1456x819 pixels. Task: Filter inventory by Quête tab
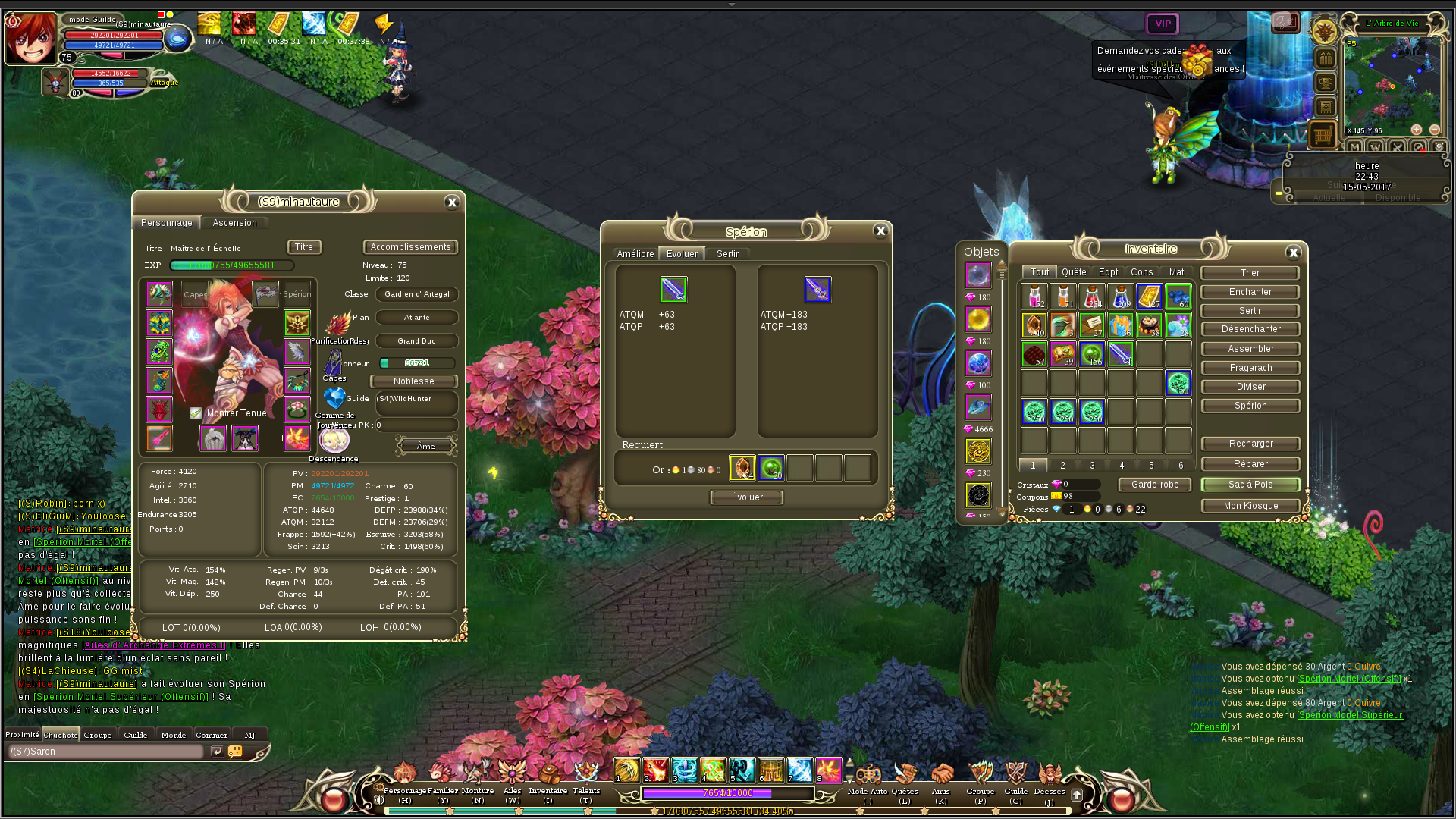1074,272
